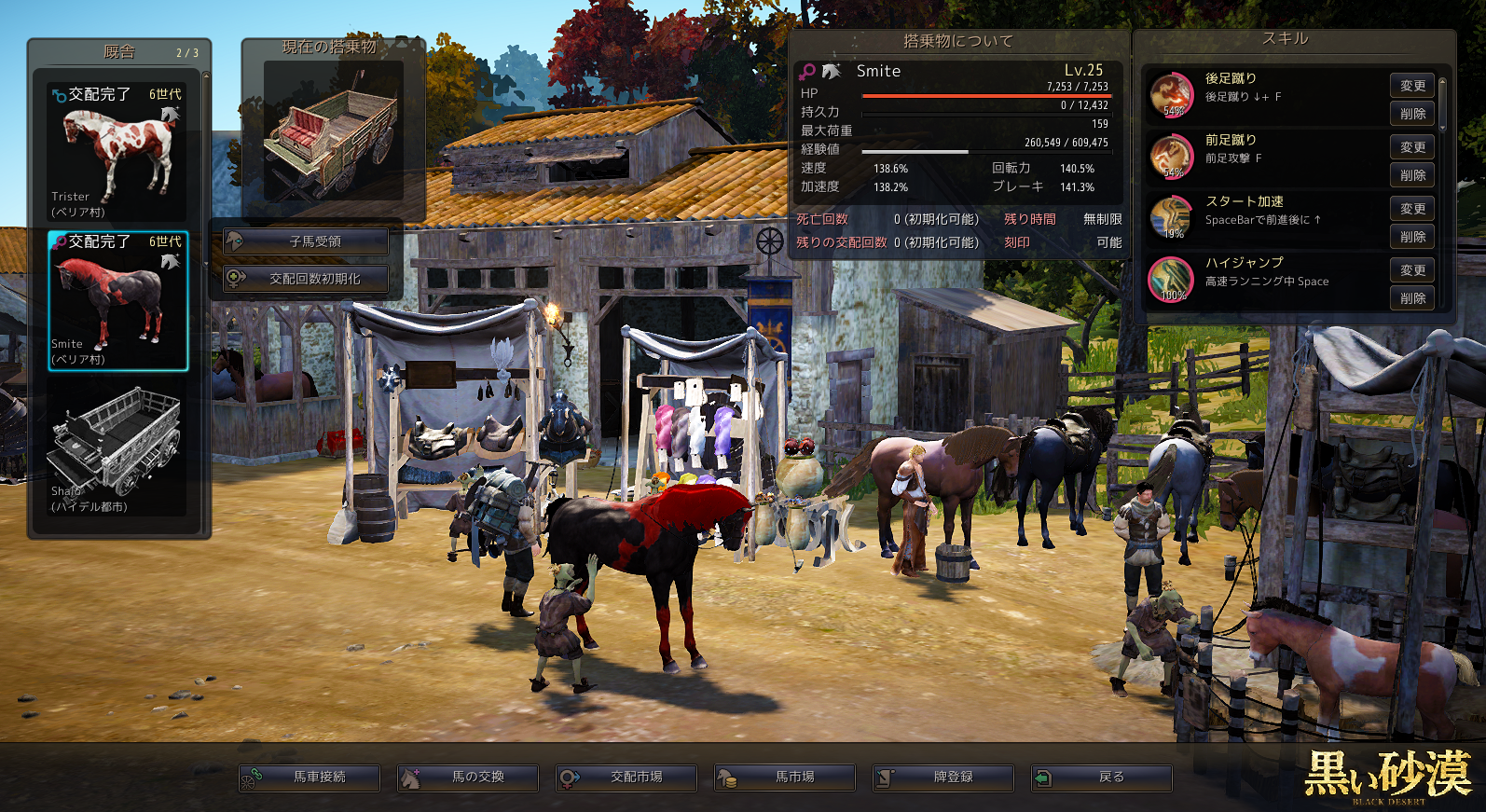The image size is (1486, 812).
Task: Change the スタート加速 skill
Action: [x=1412, y=209]
